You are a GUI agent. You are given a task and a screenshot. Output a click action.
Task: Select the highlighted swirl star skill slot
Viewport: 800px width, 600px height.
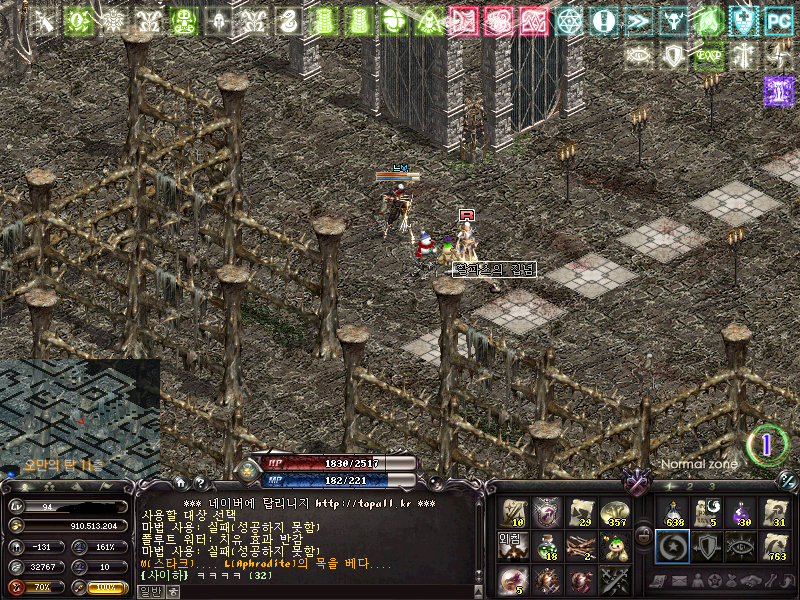coord(672,546)
